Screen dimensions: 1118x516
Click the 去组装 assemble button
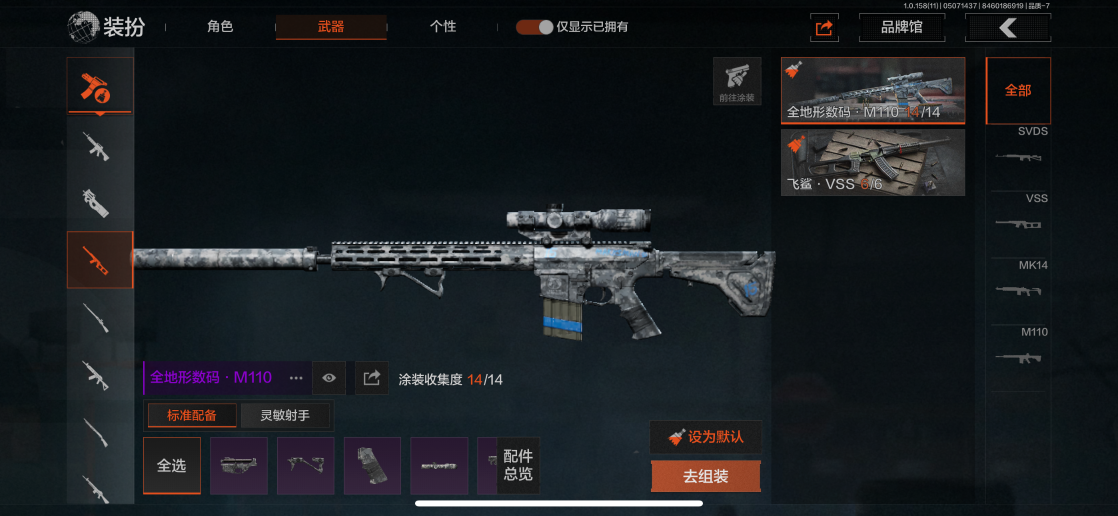pos(705,477)
